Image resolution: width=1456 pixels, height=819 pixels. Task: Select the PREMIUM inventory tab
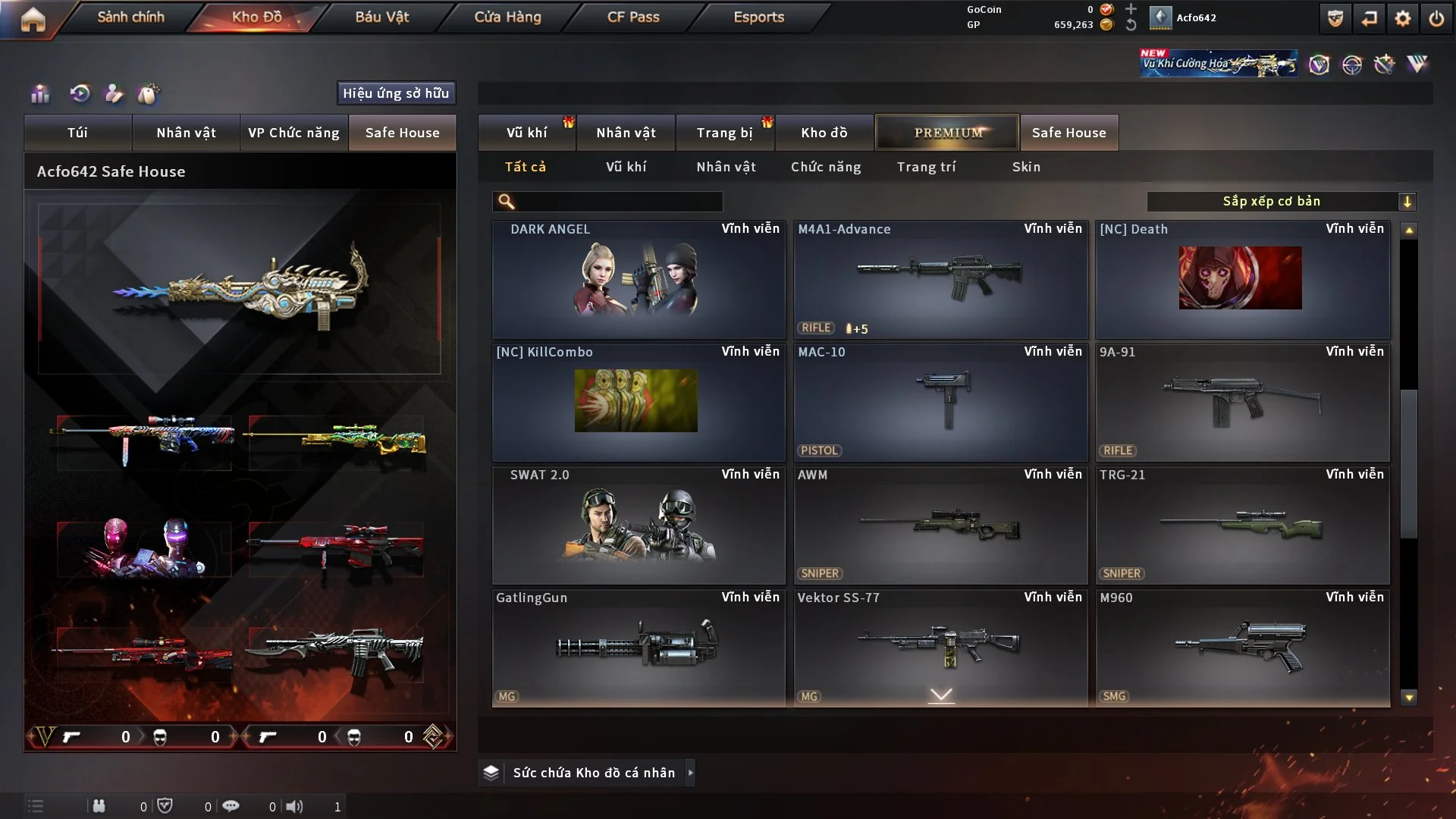coord(947,133)
